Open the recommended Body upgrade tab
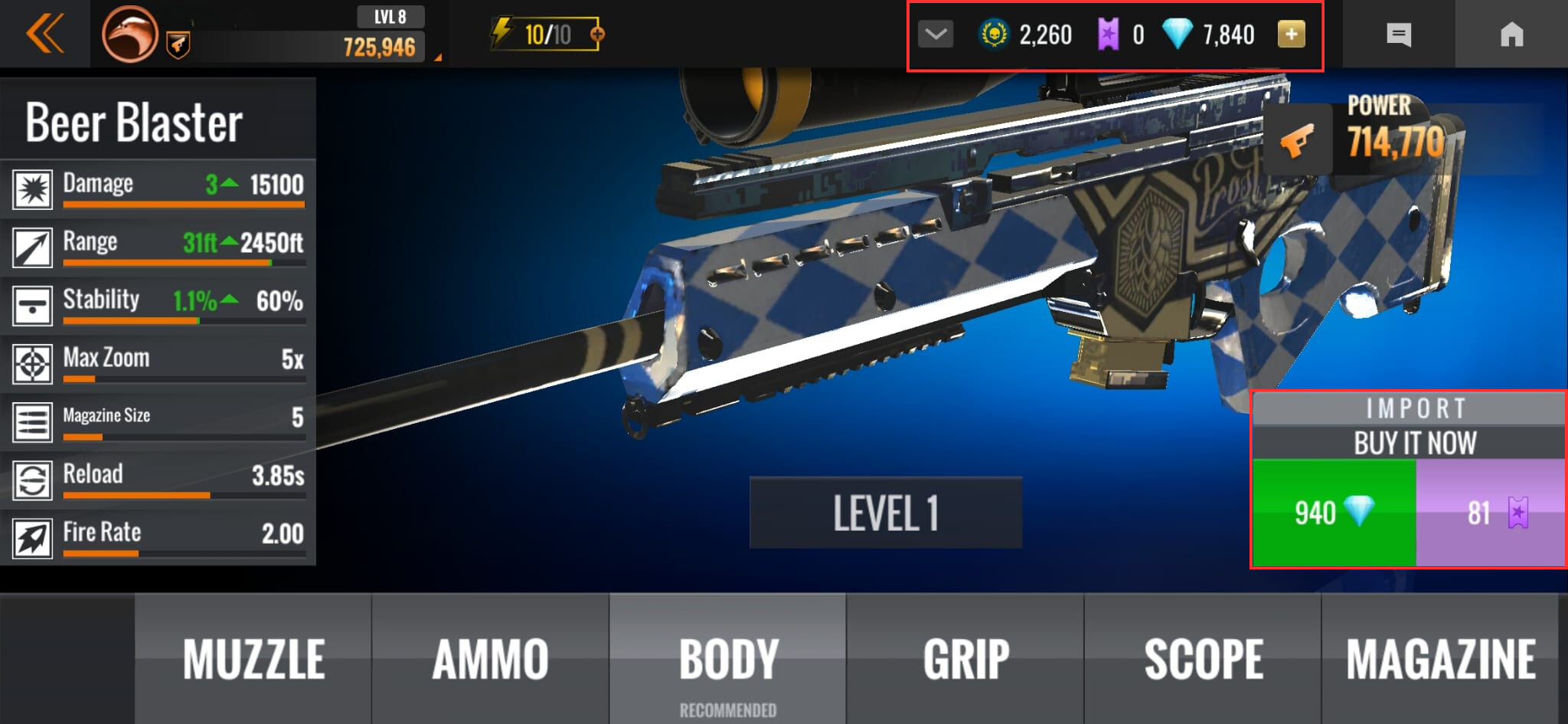The height and width of the screenshot is (724, 1568). [728, 659]
